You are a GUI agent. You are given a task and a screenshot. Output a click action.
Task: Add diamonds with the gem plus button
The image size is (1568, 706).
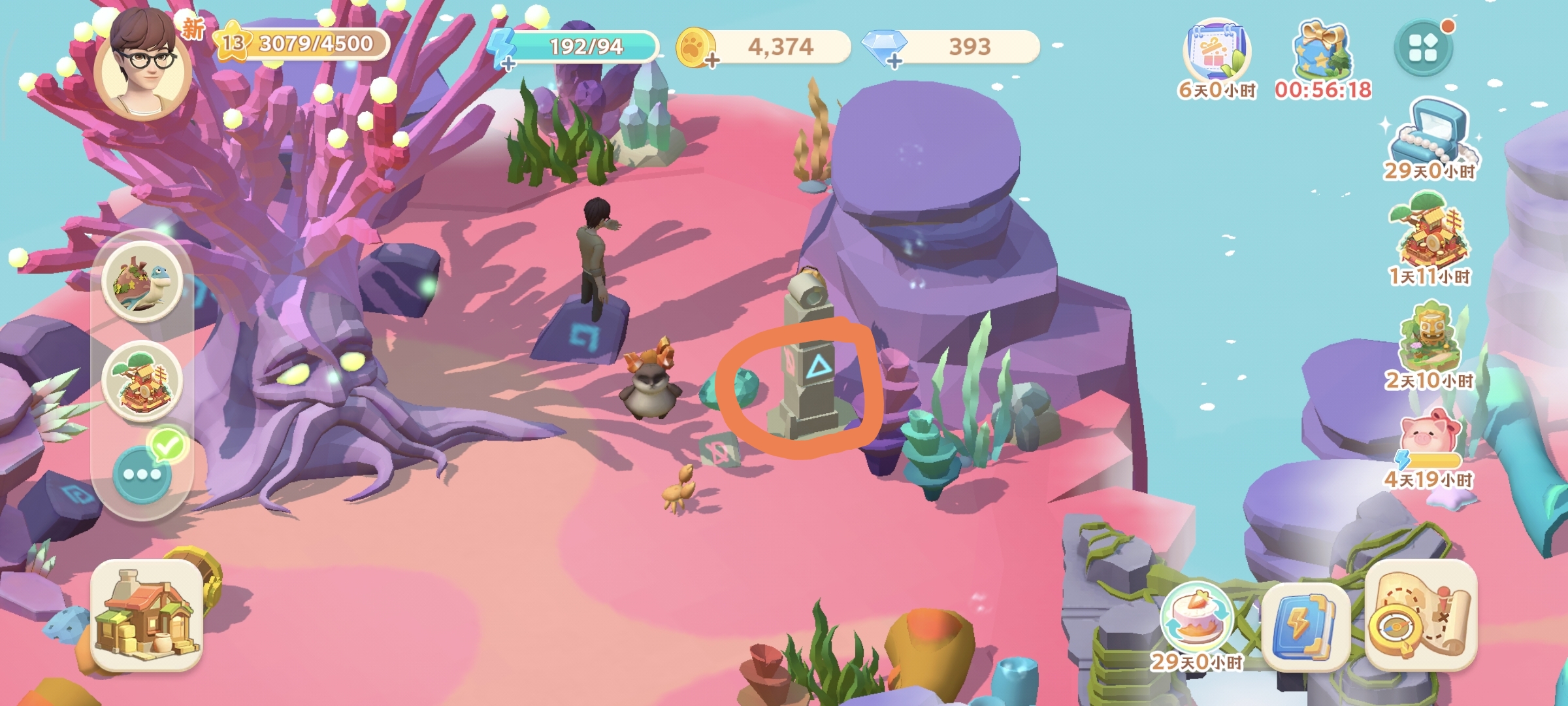pos(894,61)
